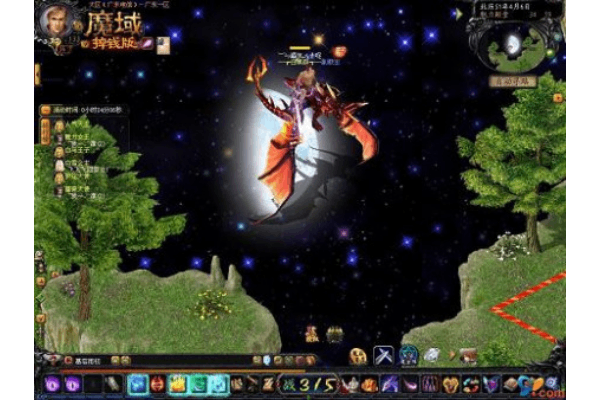Toggle the buff timer header icon
Image resolution: width=600 pixels, height=400 pixels.
click(x=46, y=108)
